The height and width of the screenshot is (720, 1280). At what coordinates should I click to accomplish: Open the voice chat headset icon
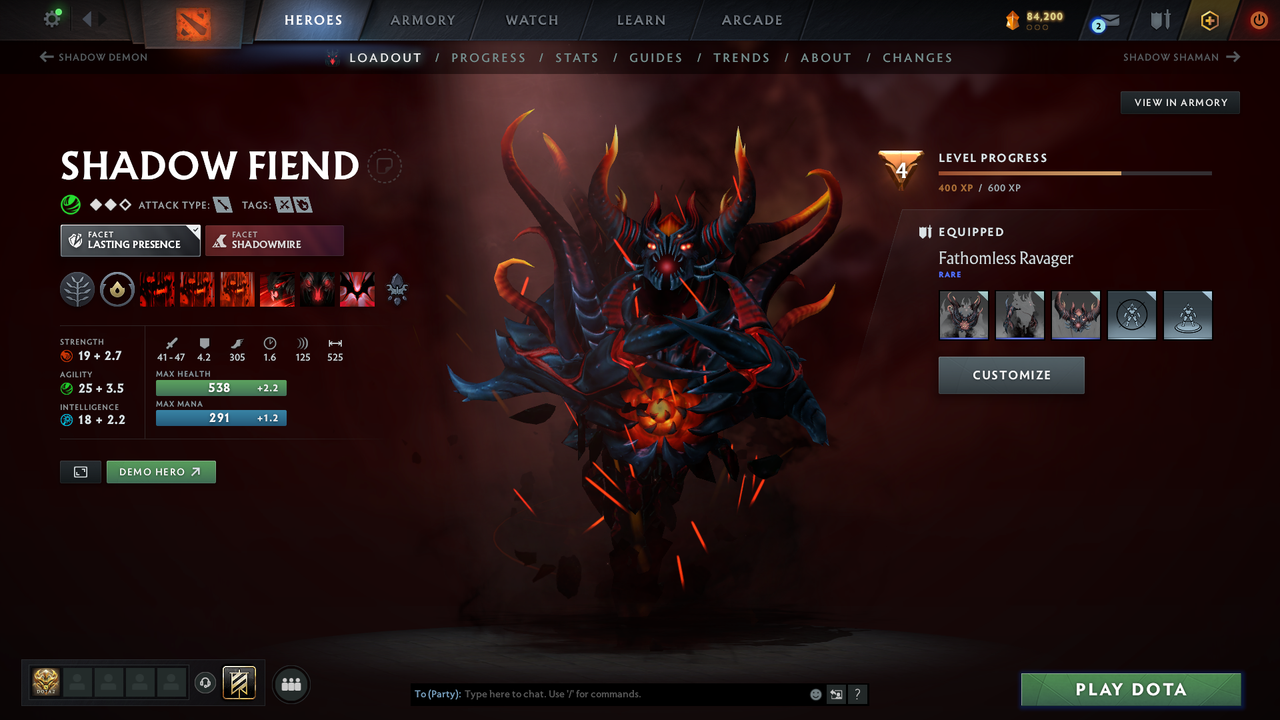207,682
